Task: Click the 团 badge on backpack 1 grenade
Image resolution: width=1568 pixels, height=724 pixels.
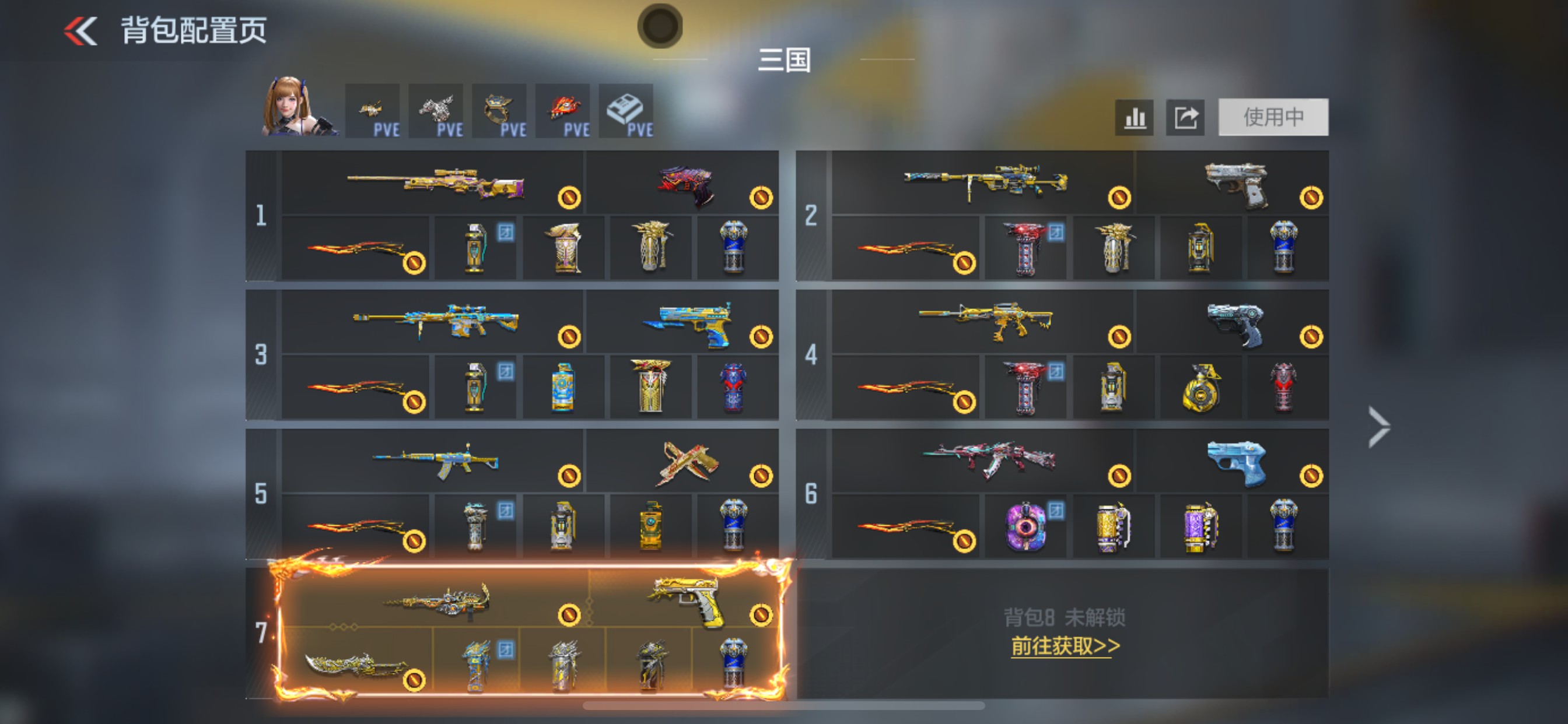Action: (x=507, y=233)
